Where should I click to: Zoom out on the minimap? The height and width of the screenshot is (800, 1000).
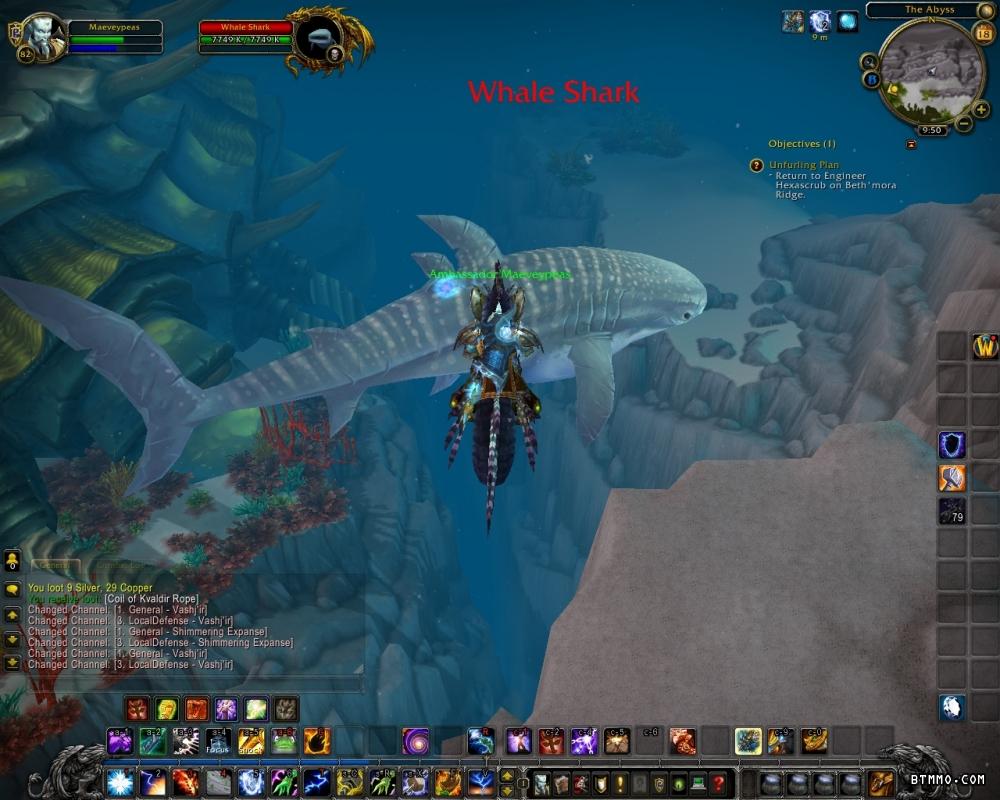coord(964,124)
